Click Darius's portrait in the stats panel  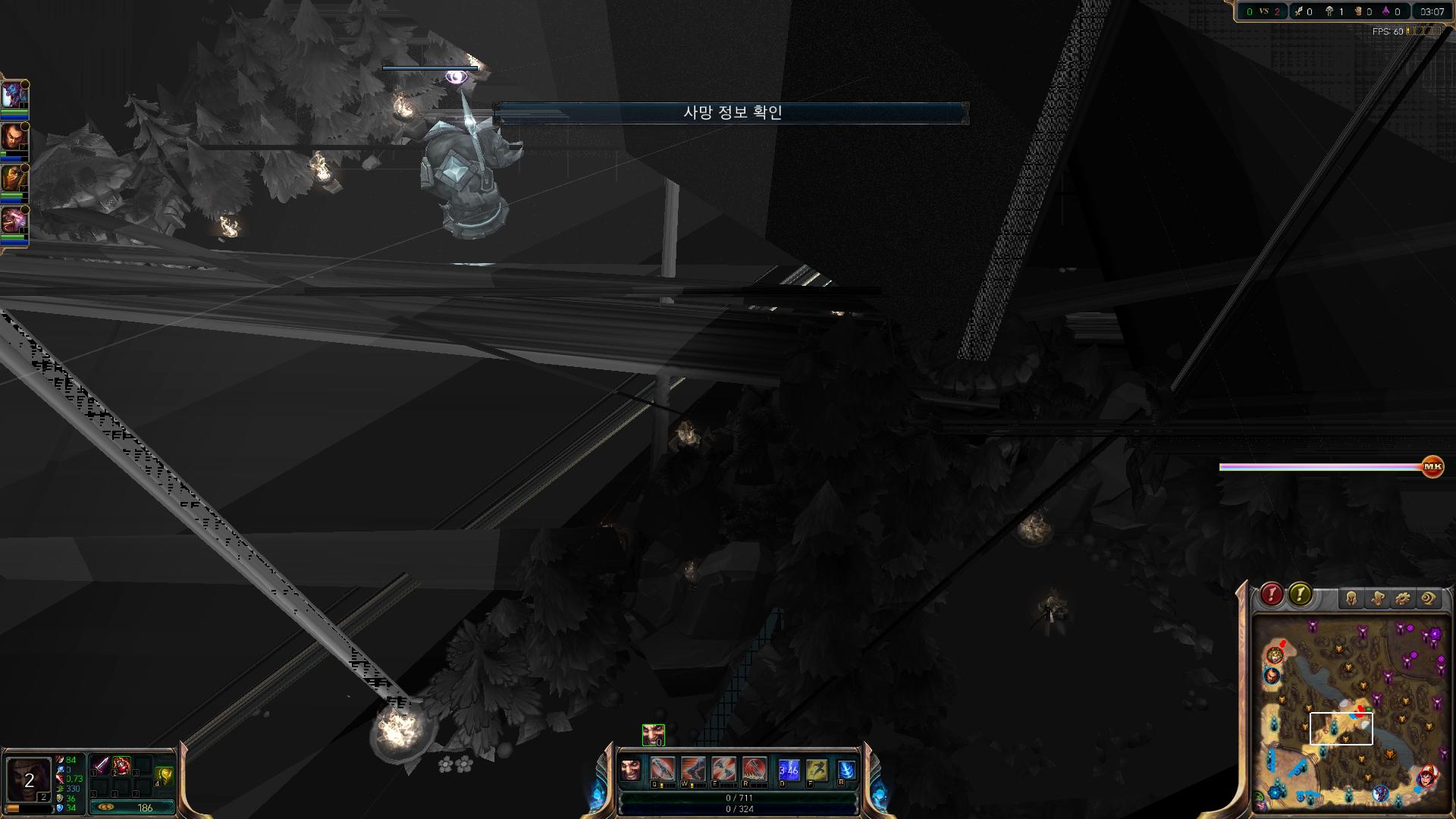point(29,780)
